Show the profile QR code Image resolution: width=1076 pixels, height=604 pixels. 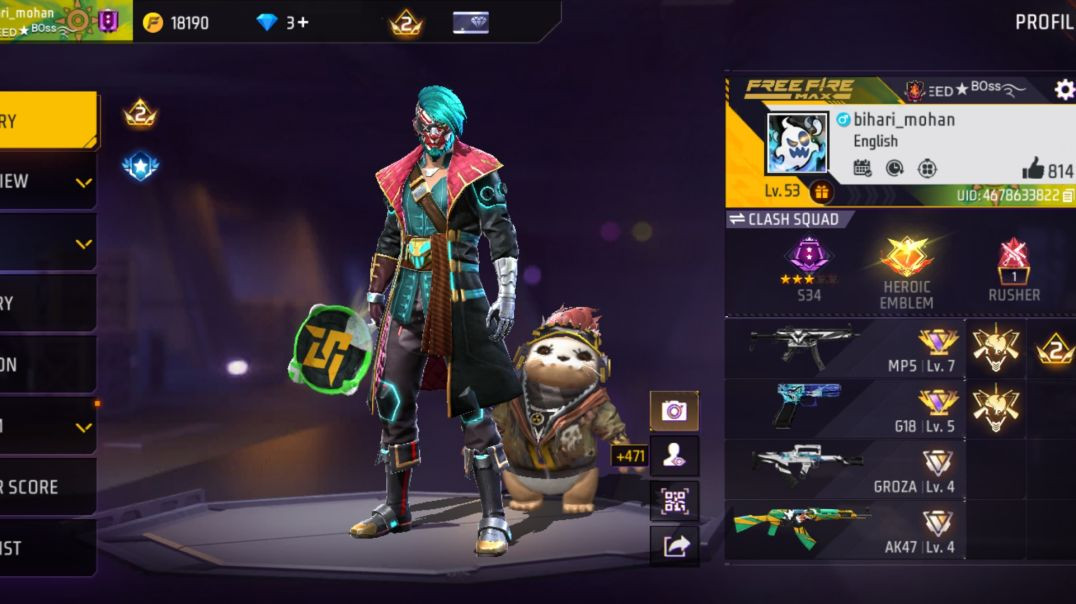pyautogui.click(x=674, y=500)
